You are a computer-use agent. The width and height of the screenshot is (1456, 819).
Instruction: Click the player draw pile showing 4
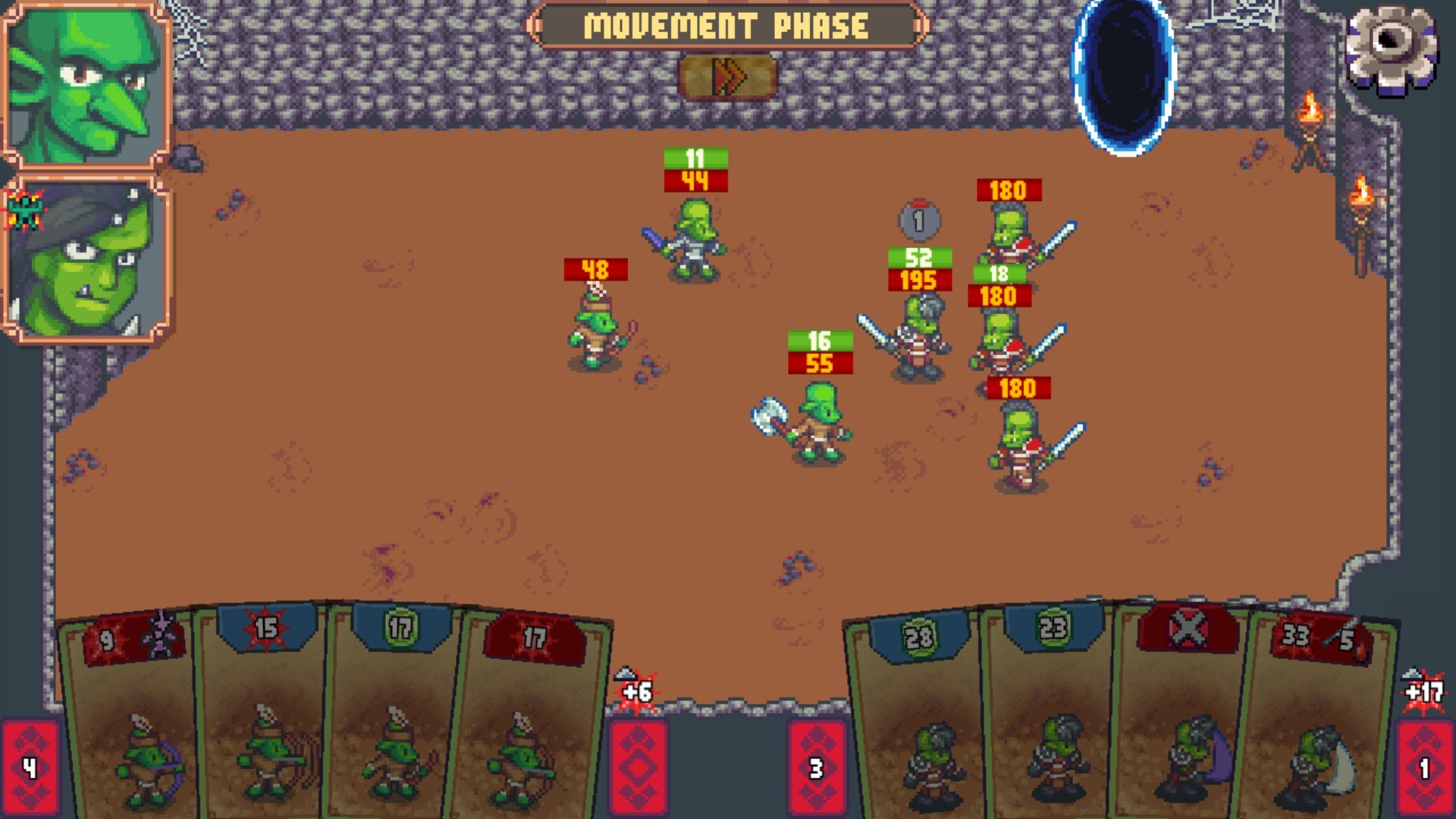[x=32, y=766]
